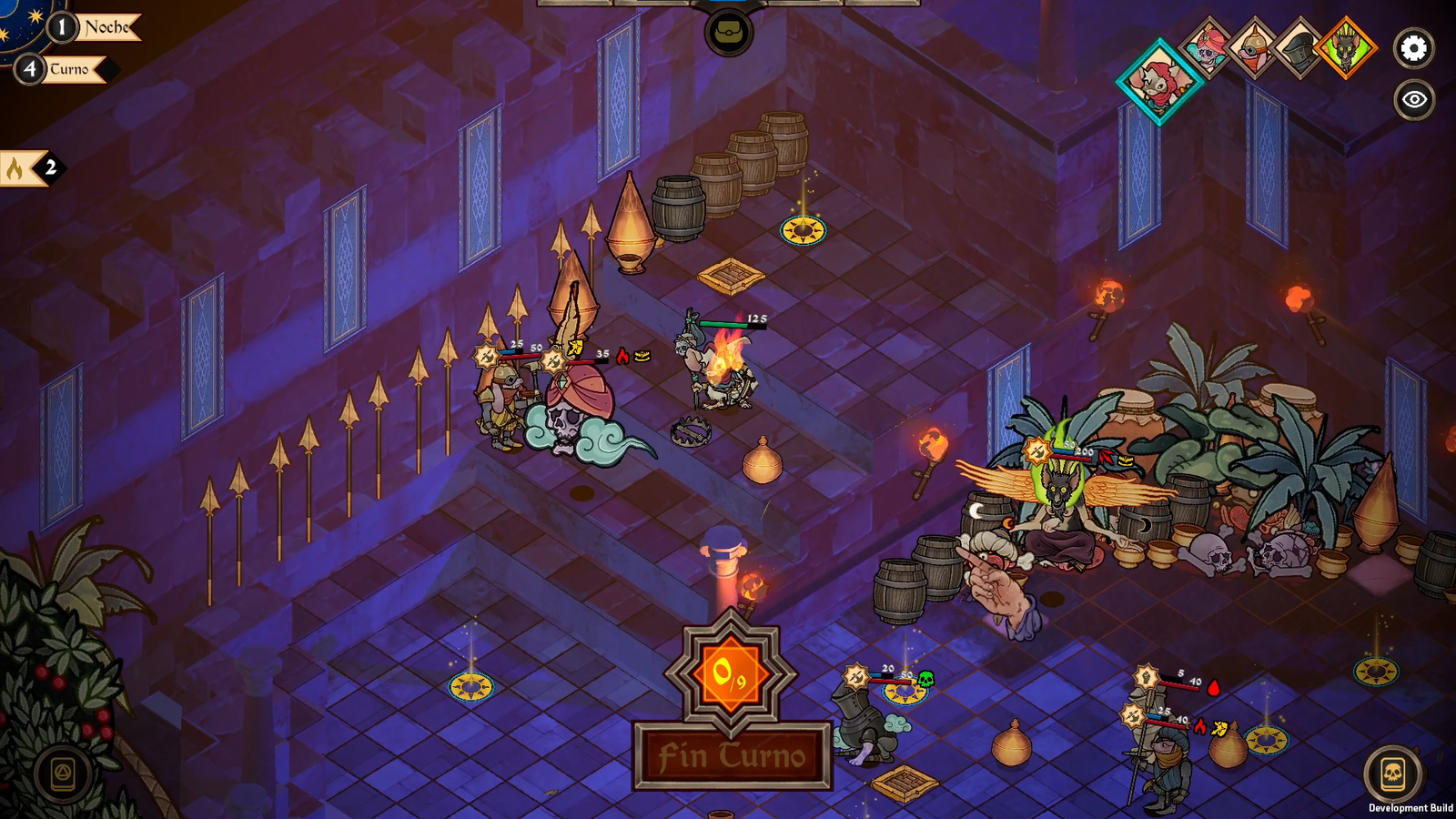Open the settings gear menu
This screenshot has height=819, width=1456.
tap(1413, 48)
